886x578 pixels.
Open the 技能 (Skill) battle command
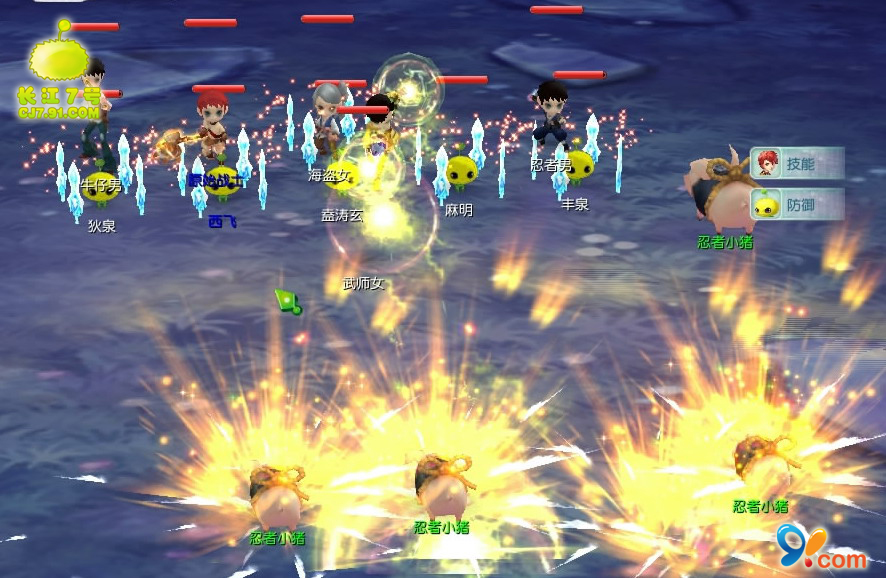[x=798, y=163]
